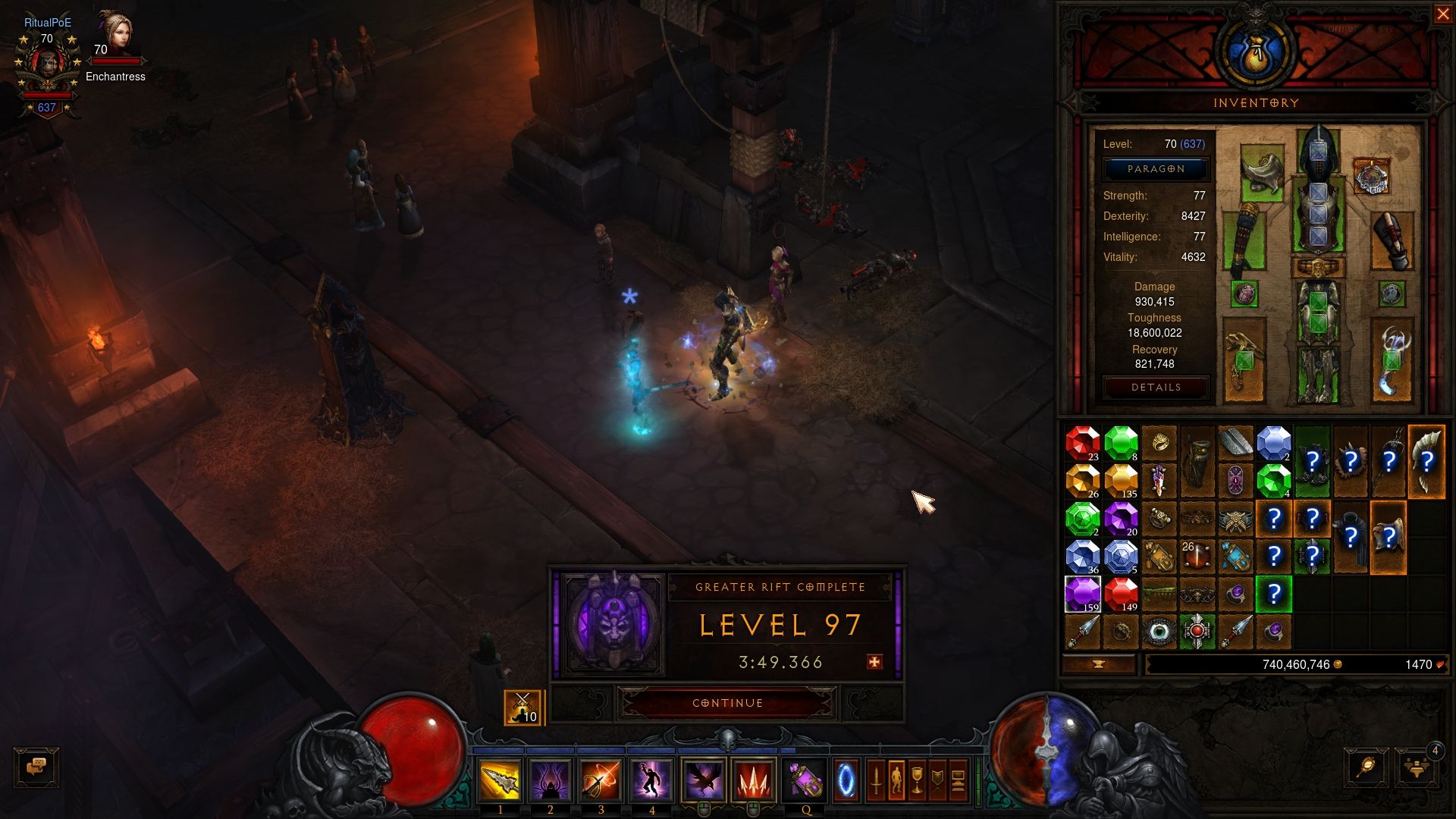The image size is (1456, 819).
Task: Close the Inventory panel
Action: tap(1442, 14)
